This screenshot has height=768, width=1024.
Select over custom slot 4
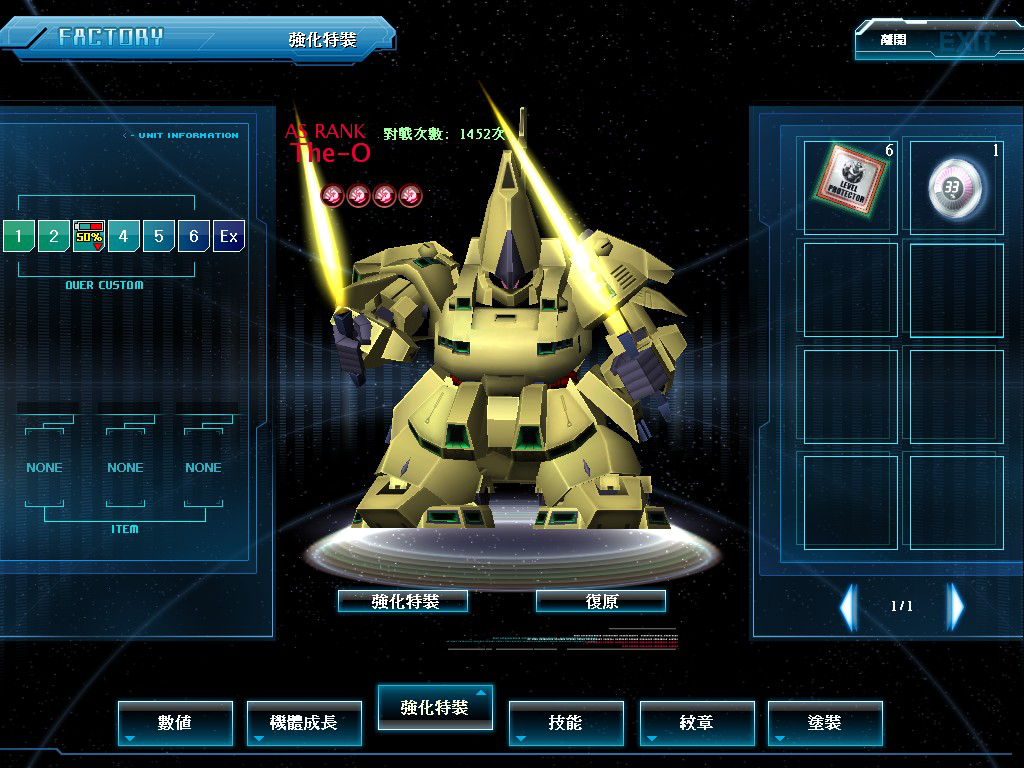(x=124, y=237)
